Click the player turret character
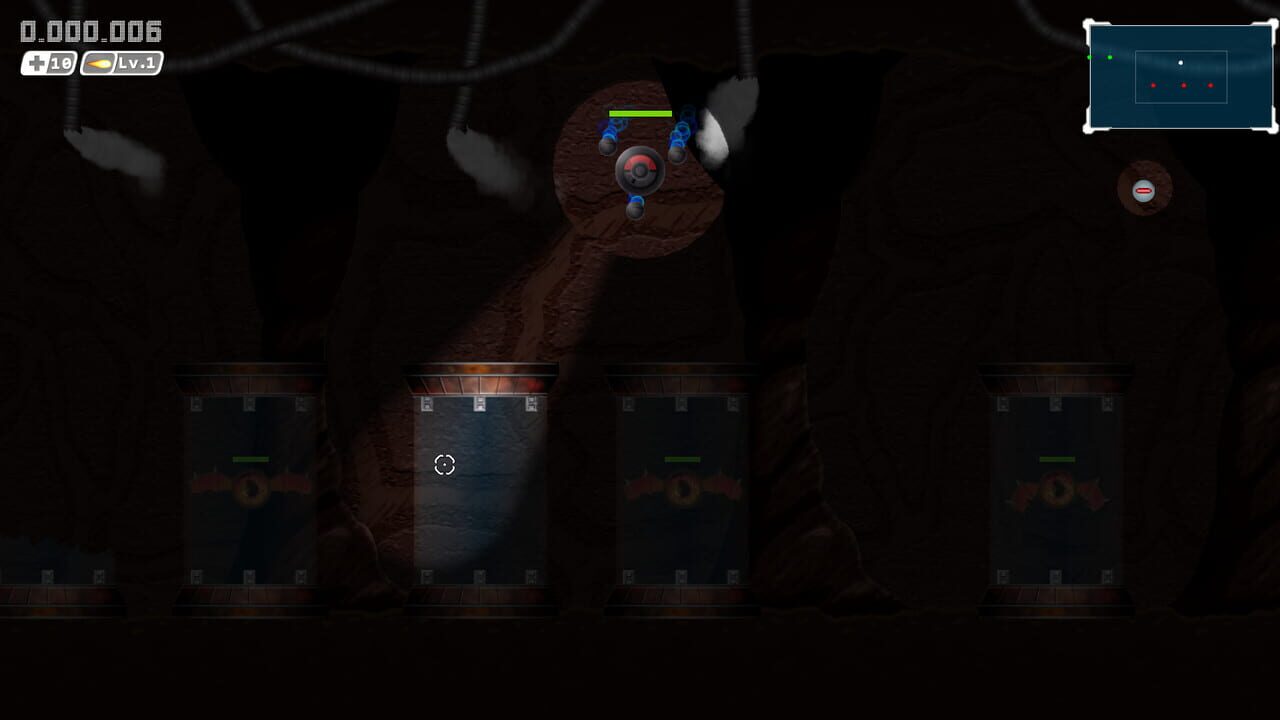The height and width of the screenshot is (720, 1280). pos(640,170)
